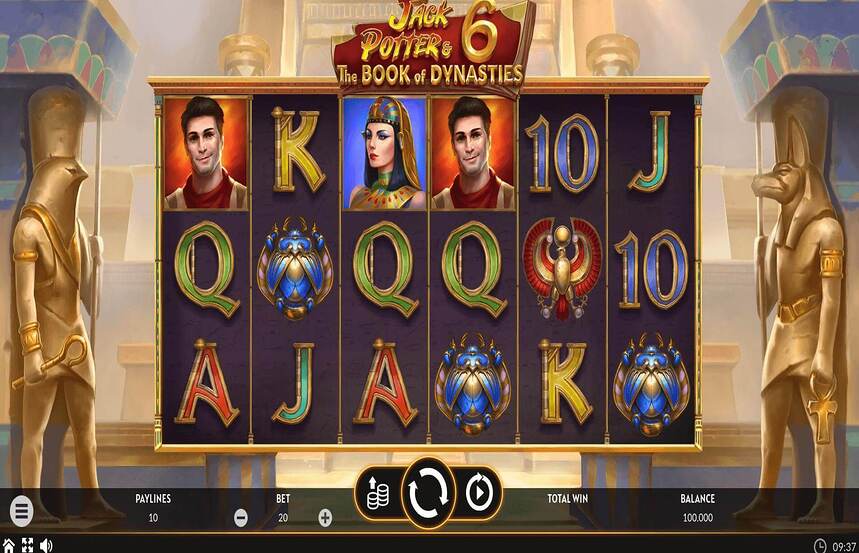Set max bet with the coin stack icon

(378, 492)
